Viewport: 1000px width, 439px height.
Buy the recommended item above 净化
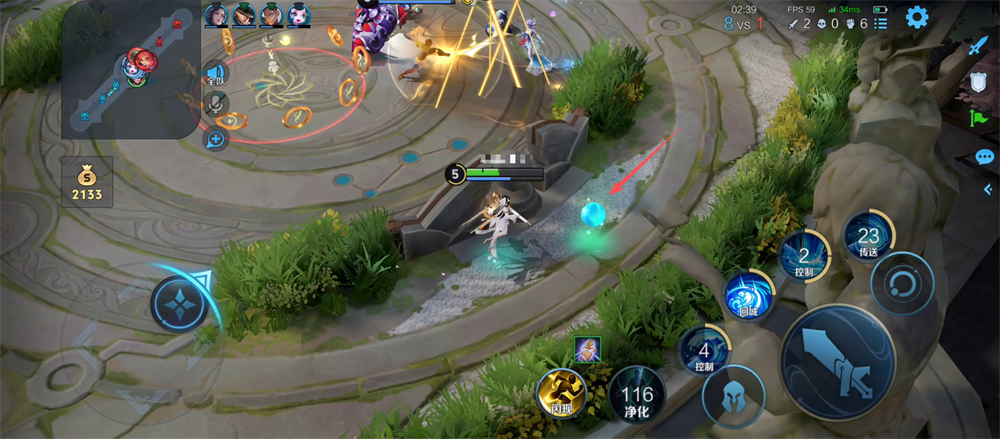[587, 349]
